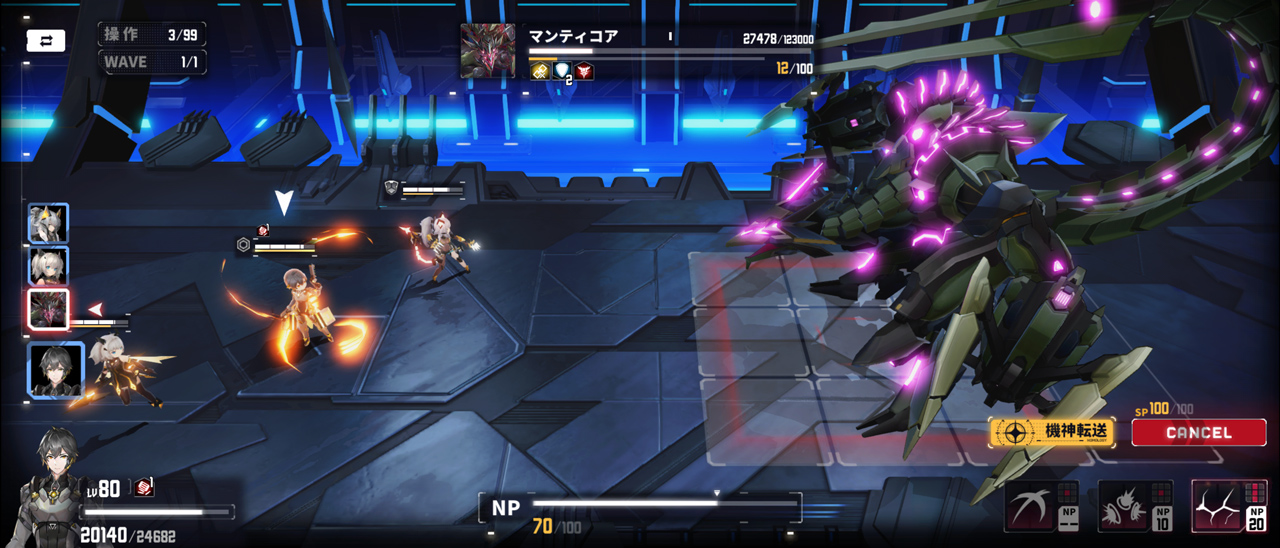Pick the white-haired girl turn order portrait
The height and width of the screenshot is (548, 1280).
pyautogui.click(x=48, y=266)
